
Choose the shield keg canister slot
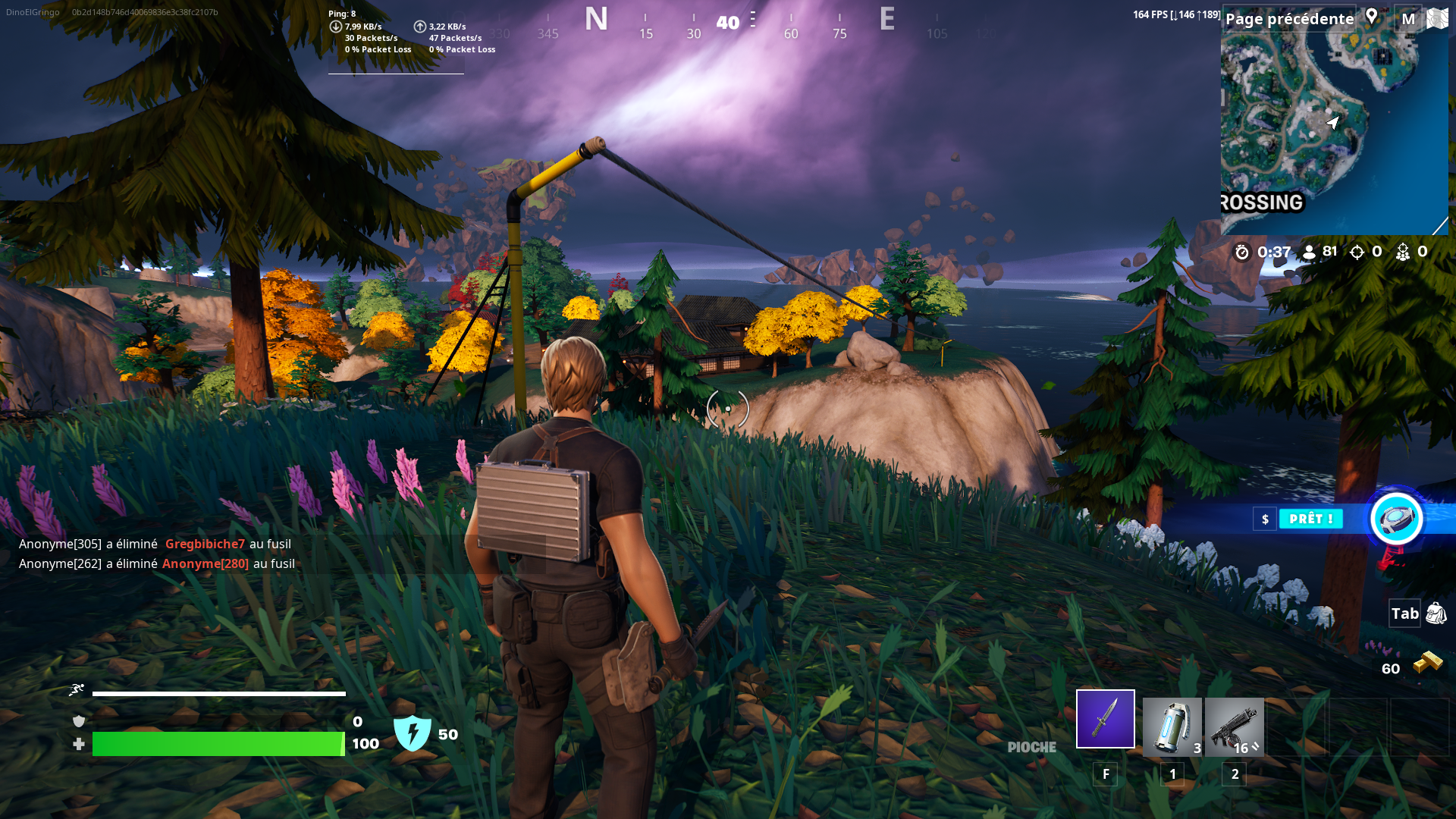click(1172, 726)
